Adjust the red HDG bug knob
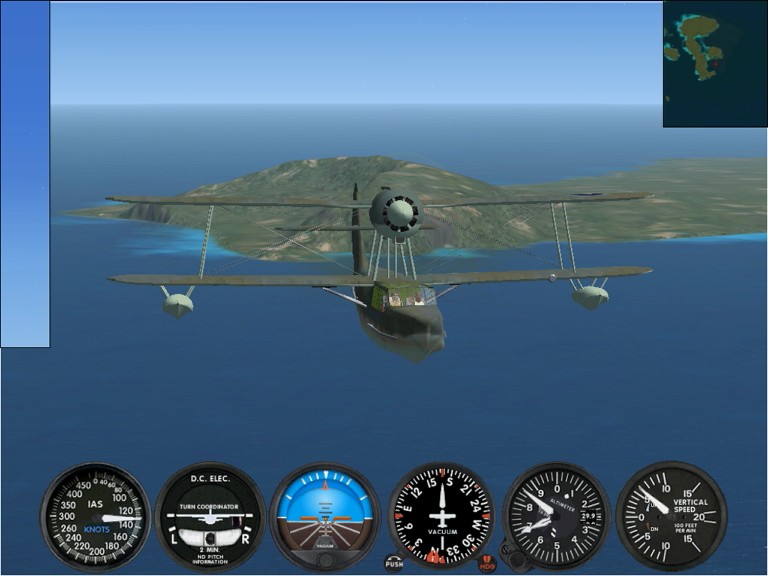The height and width of the screenshot is (576, 768). click(x=487, y=563)
